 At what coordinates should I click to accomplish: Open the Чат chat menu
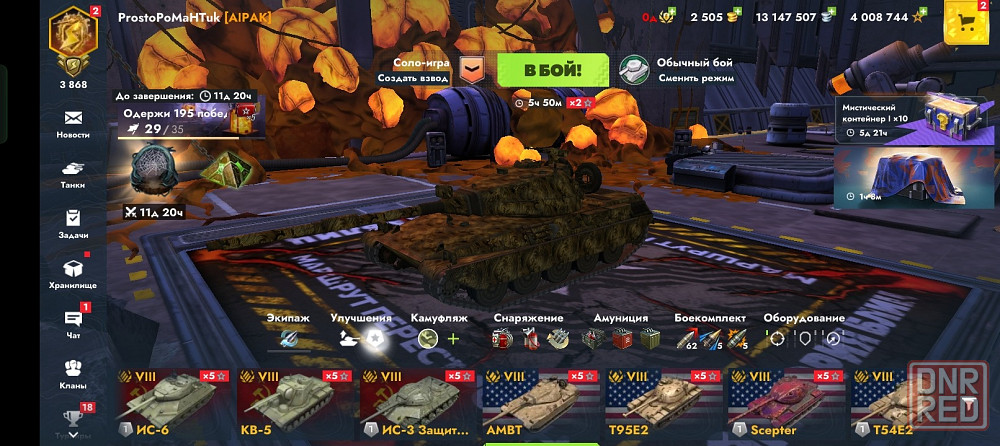point(73,323)
